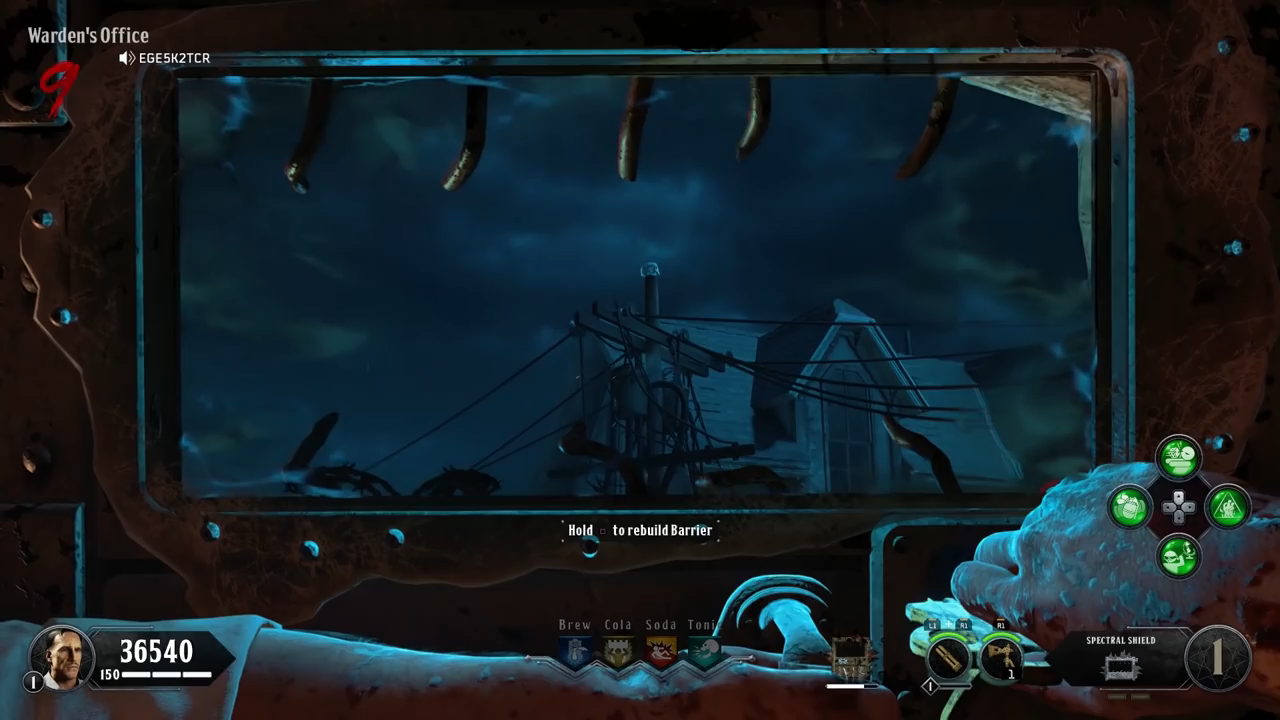Activate the left elixir with the backpack icon
The height and width of the screenshot is (720, 1280).
point(1130,507)
